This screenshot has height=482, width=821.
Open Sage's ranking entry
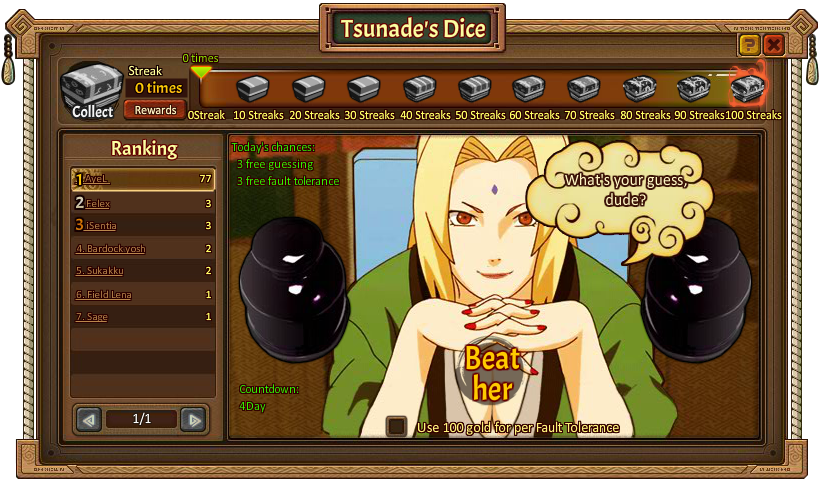coord(97,317)
